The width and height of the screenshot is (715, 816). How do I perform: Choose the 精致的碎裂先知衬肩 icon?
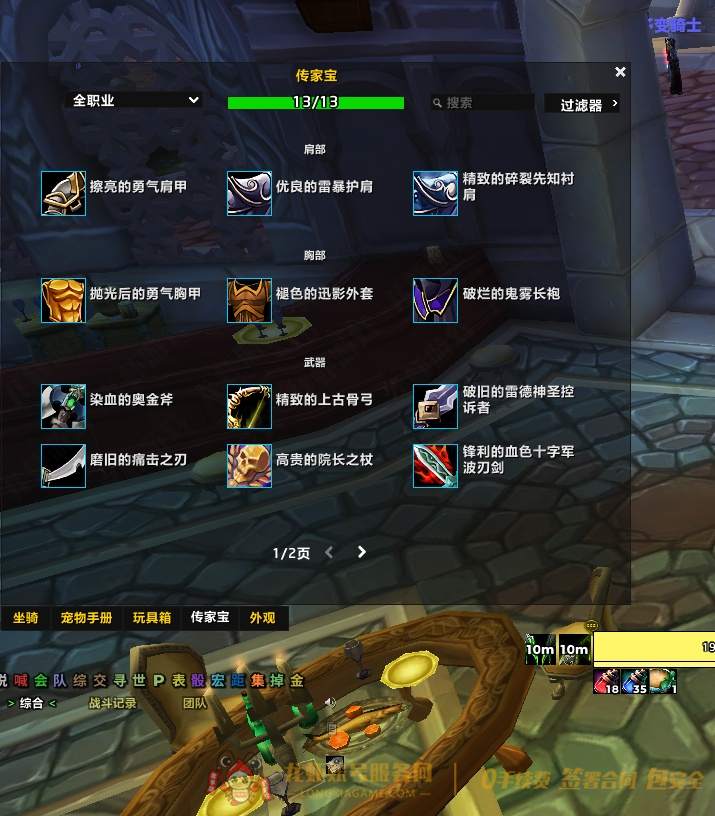tap(435, 193)
